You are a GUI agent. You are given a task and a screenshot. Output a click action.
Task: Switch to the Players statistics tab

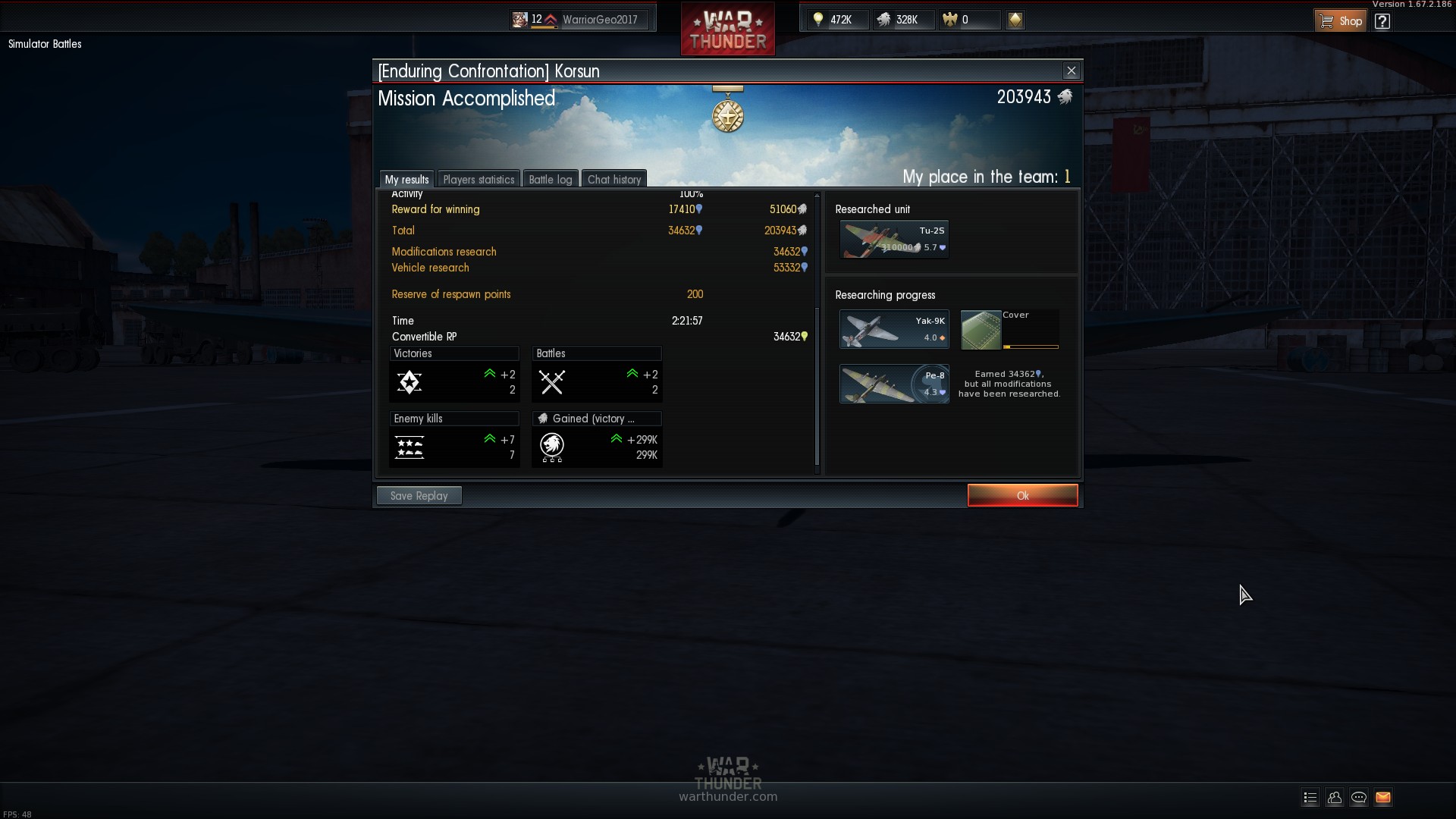point(479,180)
